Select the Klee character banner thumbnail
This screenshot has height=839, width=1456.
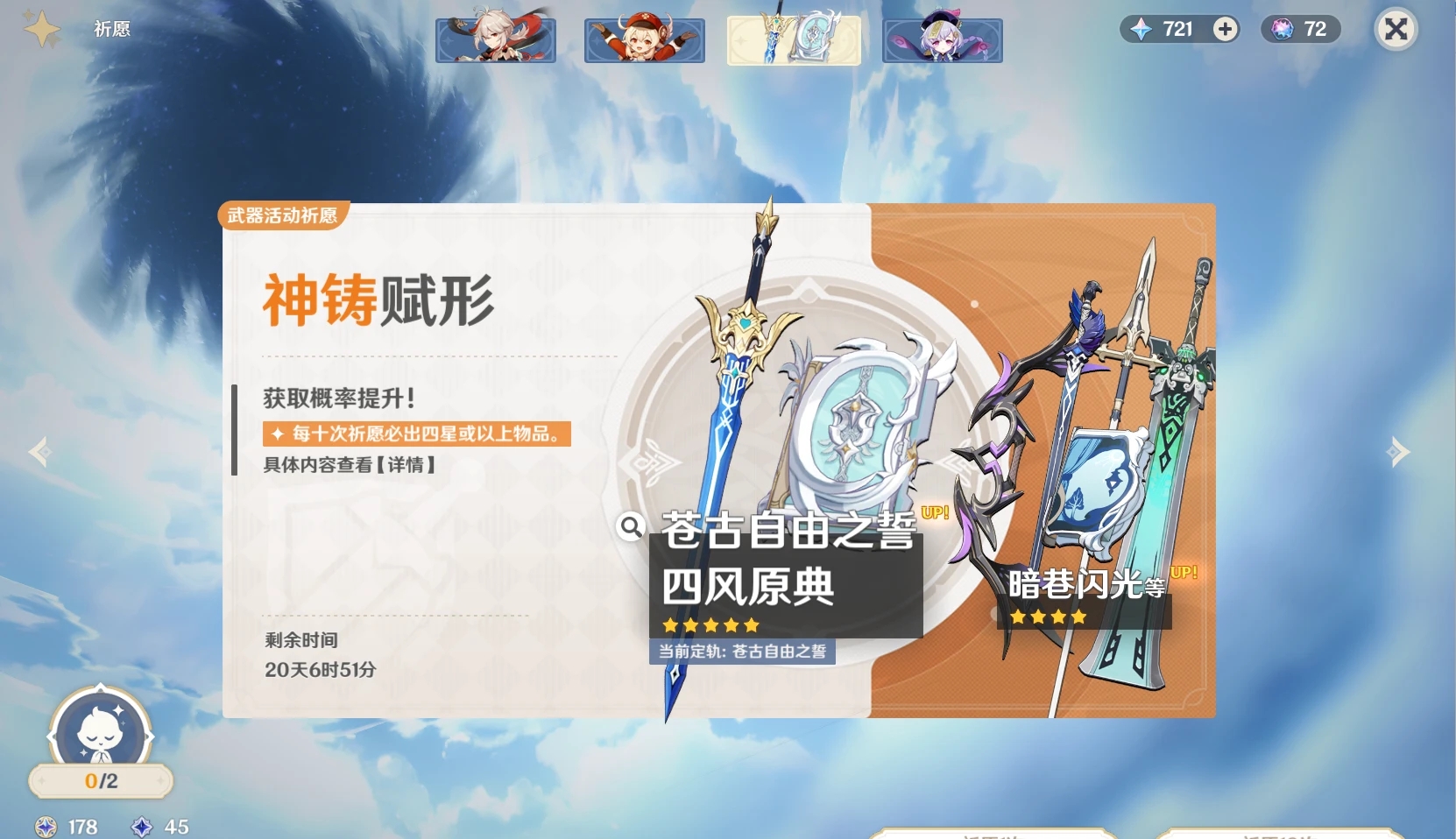pos(644,39)
